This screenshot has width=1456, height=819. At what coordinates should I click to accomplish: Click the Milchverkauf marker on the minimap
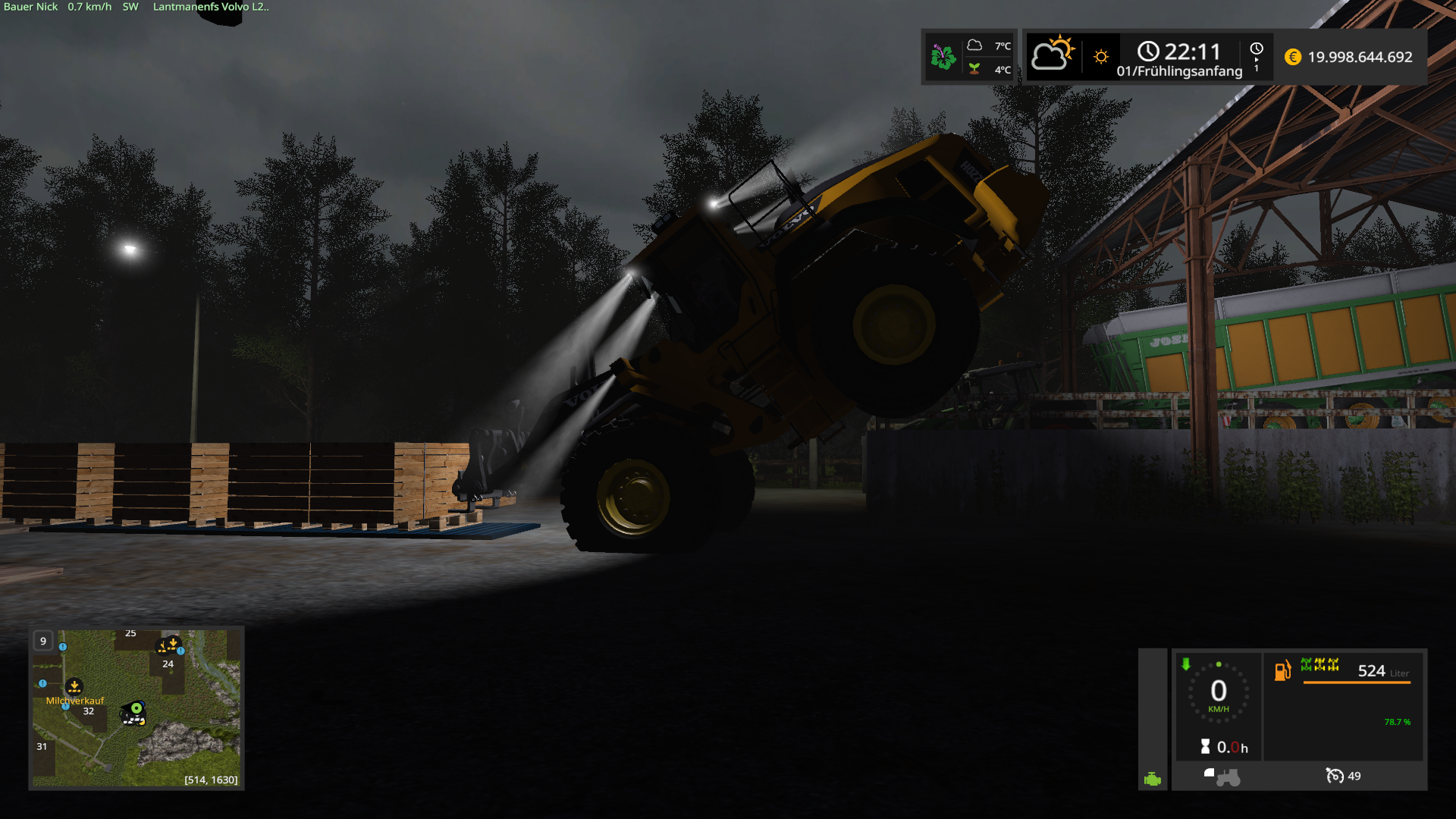(74, 687)
